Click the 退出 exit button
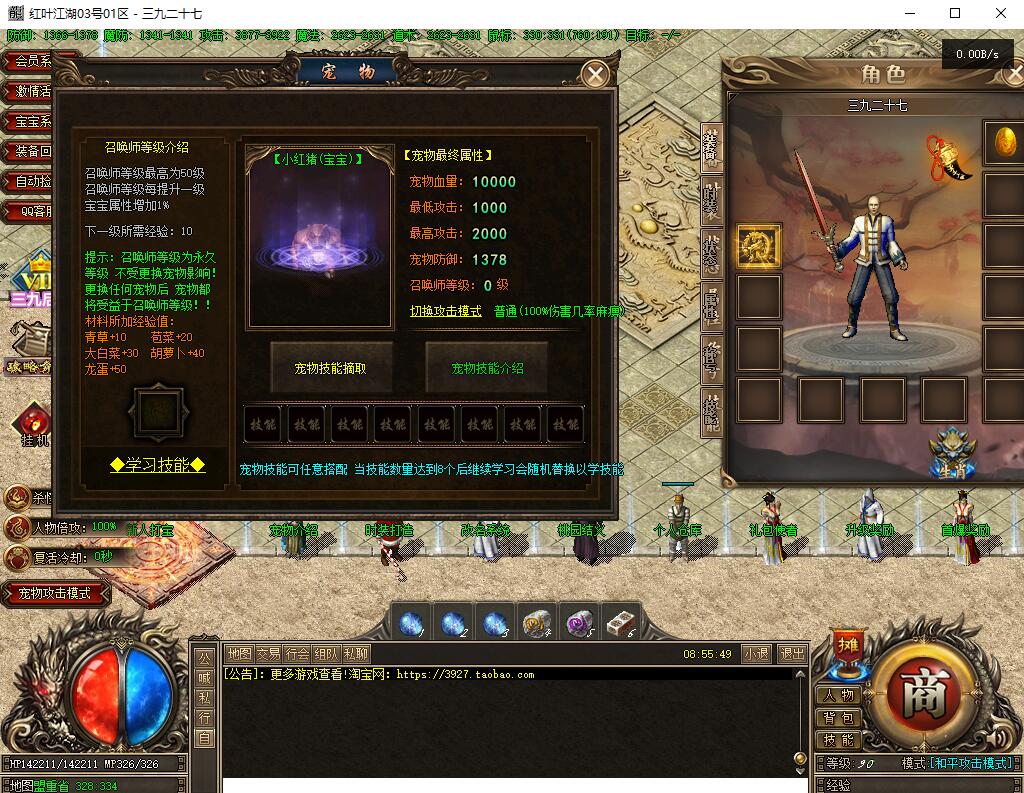The image size is (1024, 793). pos(792,654)
